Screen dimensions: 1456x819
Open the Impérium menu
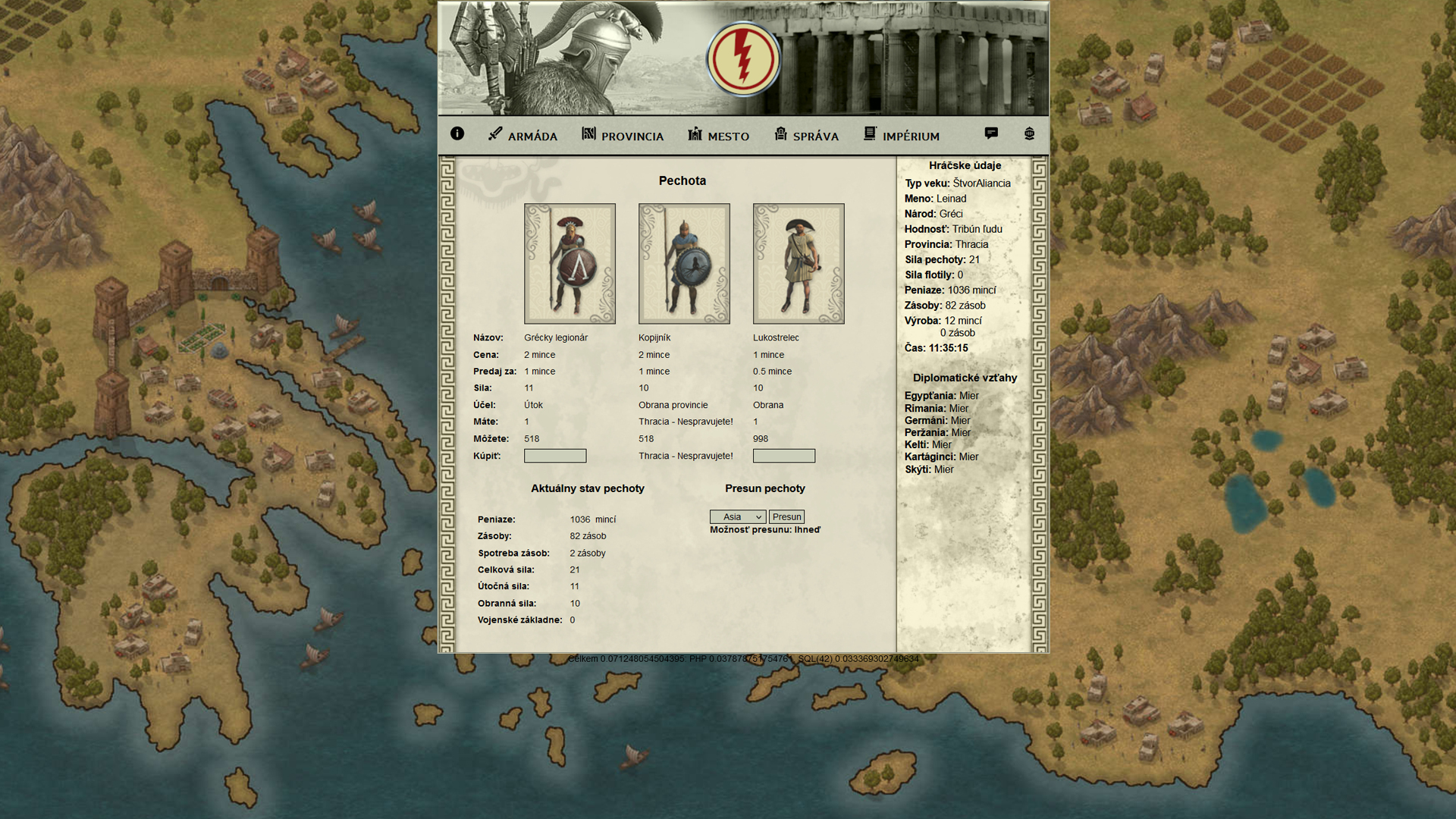click(x=901, y=136)
